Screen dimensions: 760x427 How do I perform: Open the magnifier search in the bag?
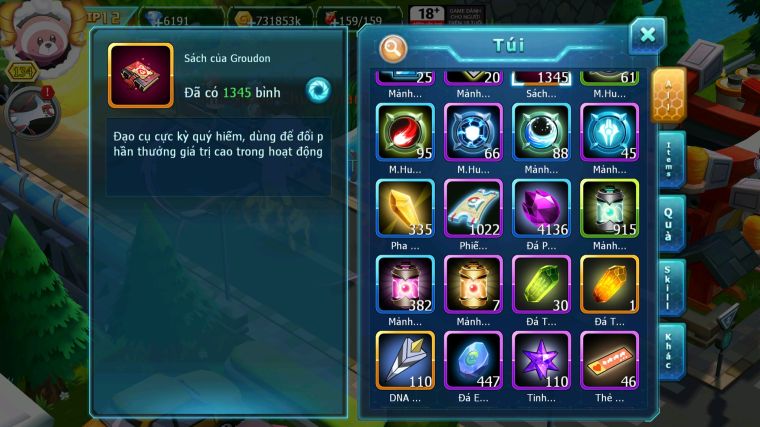click(394, 47)
